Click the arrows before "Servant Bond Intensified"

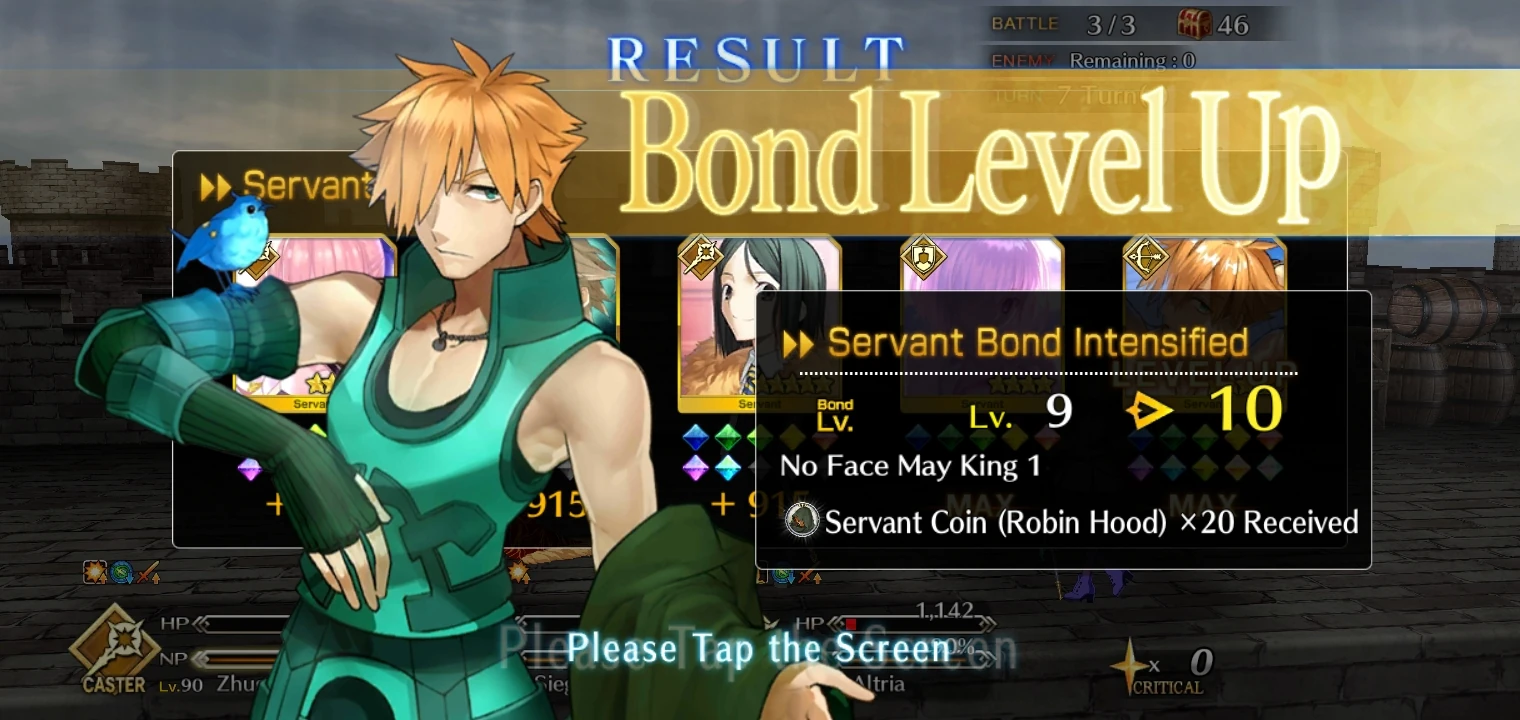pyautogui.click(x=799, y=343)
